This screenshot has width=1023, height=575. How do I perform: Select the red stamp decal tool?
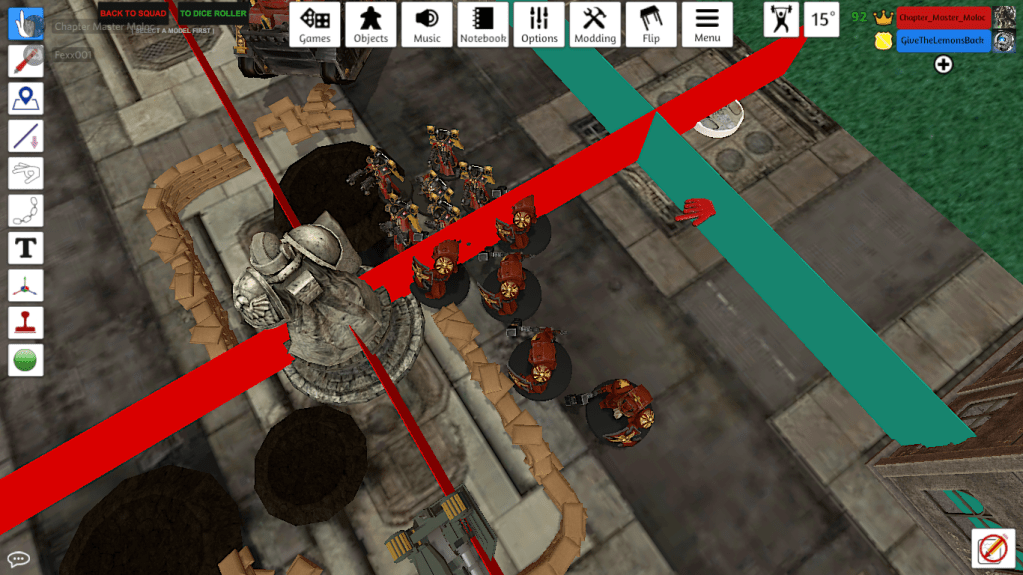tap(26, 322)
